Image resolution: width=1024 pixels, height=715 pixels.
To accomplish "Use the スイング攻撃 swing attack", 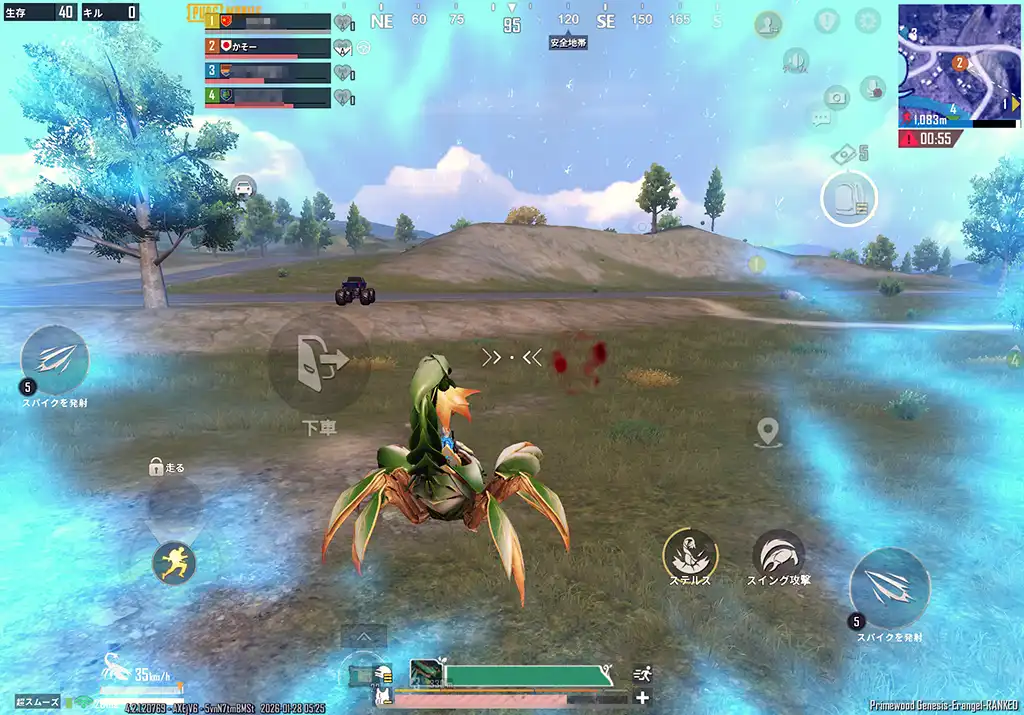I will pos(778,555).
